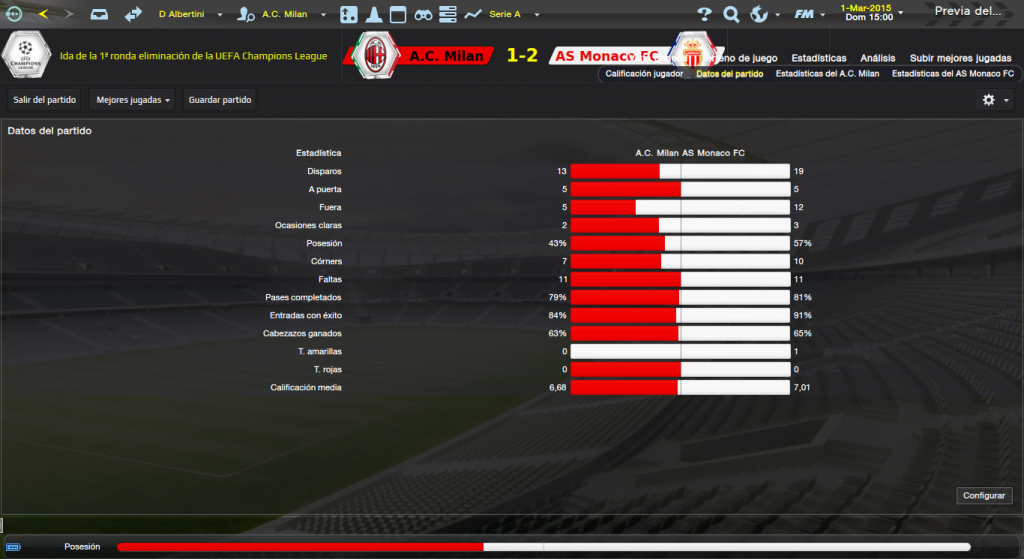The height and width of the screenshot is (559, 1024).
Task: Switch to Calificación jugador tab
Action: (644, 74)
